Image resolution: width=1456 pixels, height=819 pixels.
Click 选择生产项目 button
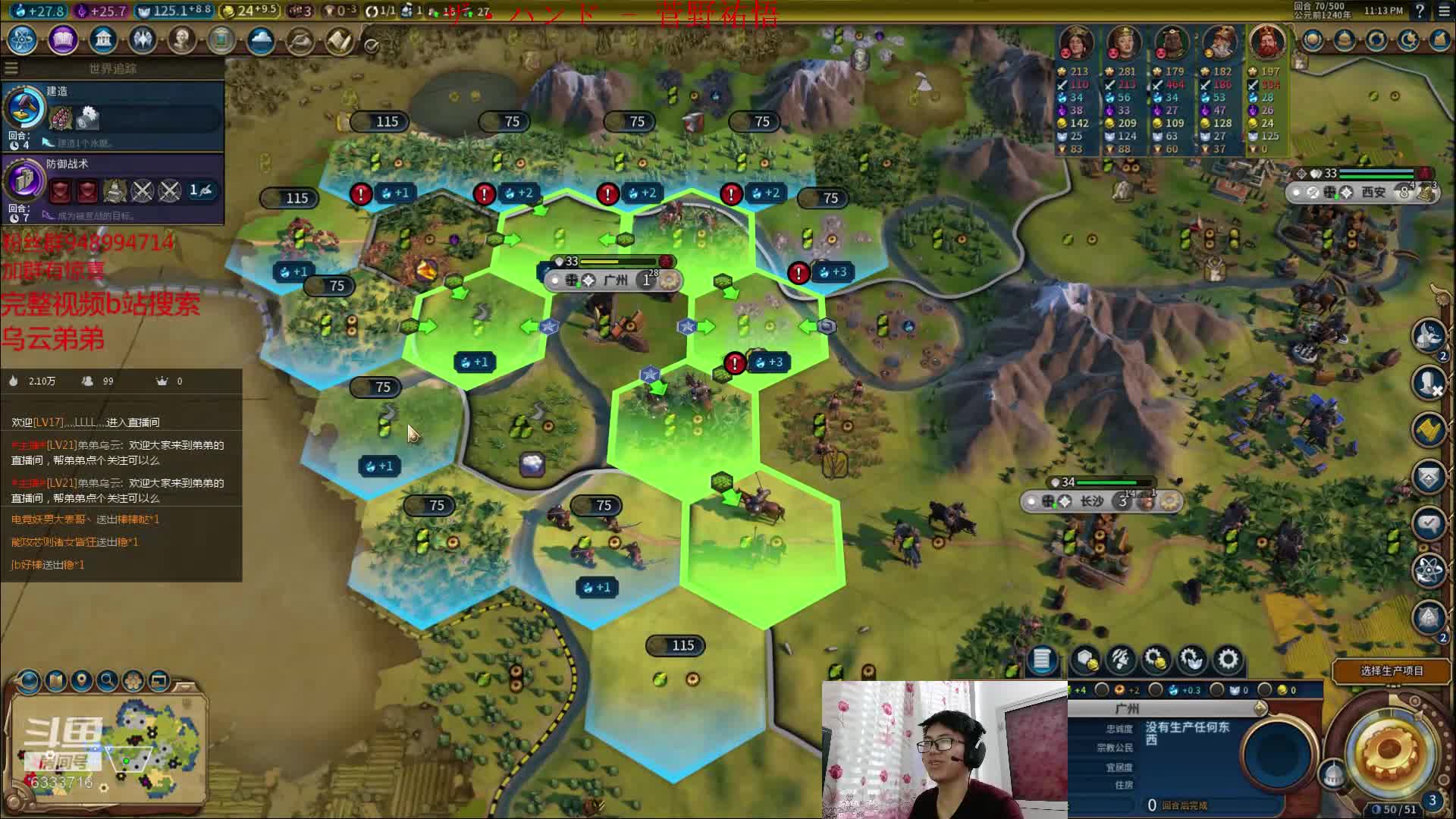pyautogui.click(x=1392, y=670)
